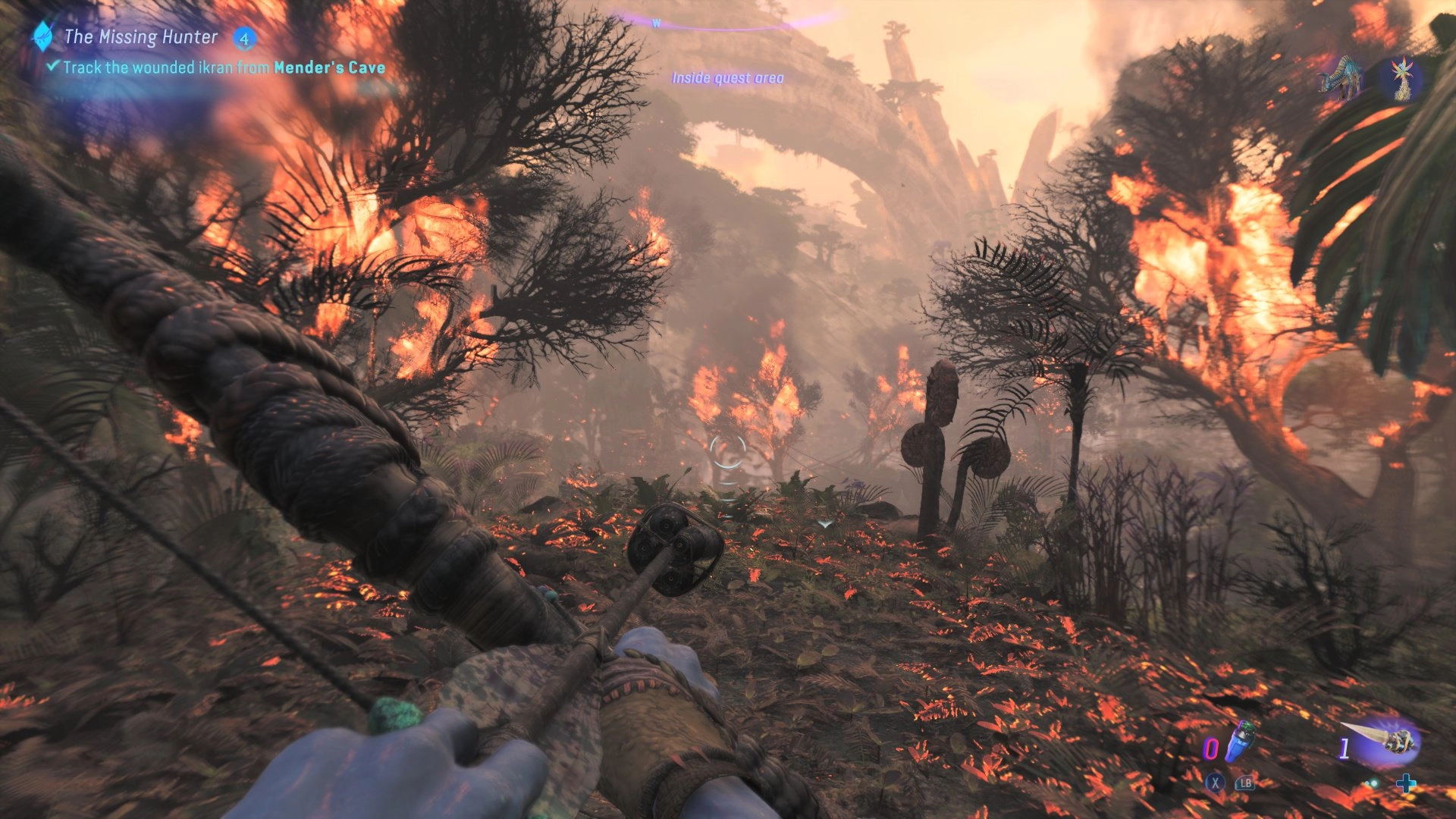This screenshot has width=1456, height=819.
Task: Toggle the right ammo dot indicator
Action: point(1375,783)
